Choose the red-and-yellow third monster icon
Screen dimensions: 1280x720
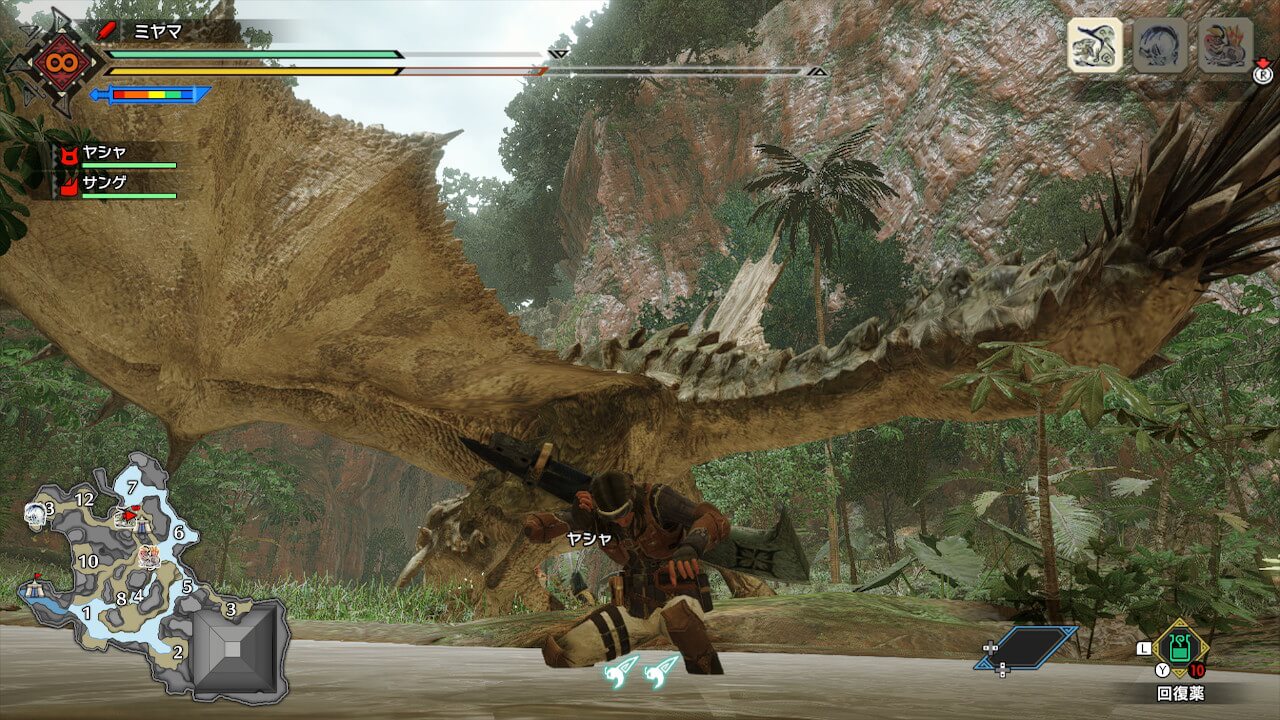1225,45
